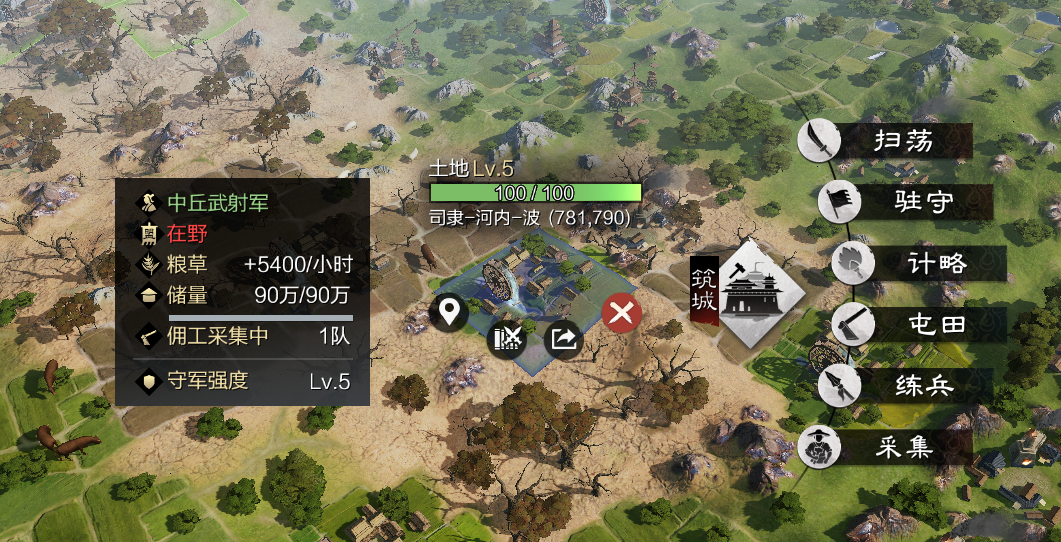
Task: Click the share arrow icon
Action: 564,340
